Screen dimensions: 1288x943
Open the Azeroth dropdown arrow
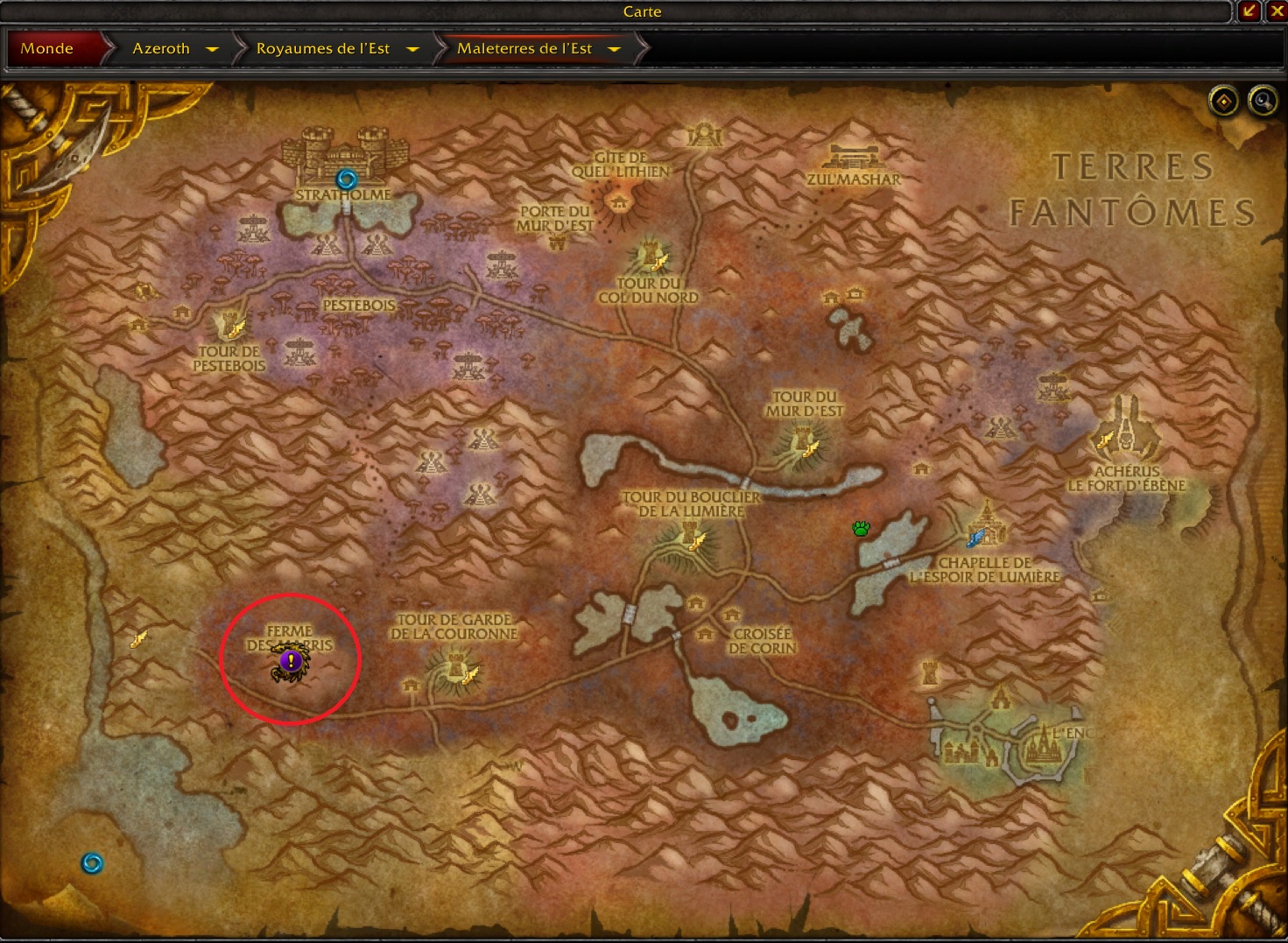click(x=212, y=49)
